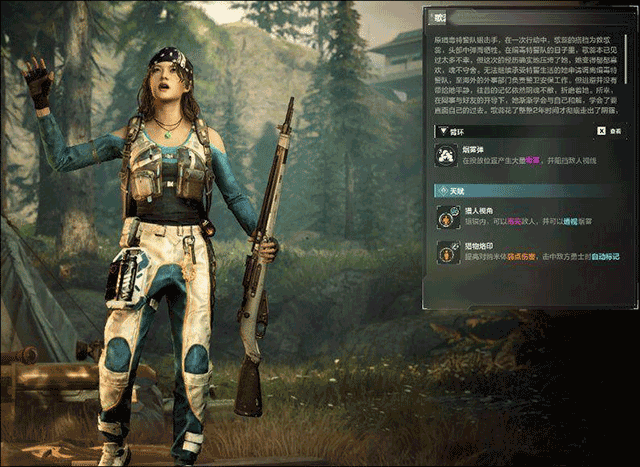This screenshot has width=640, height=467.
Task: Select the smoke grenade (烟雾弹) skill icon
Action: click(446, 154)
